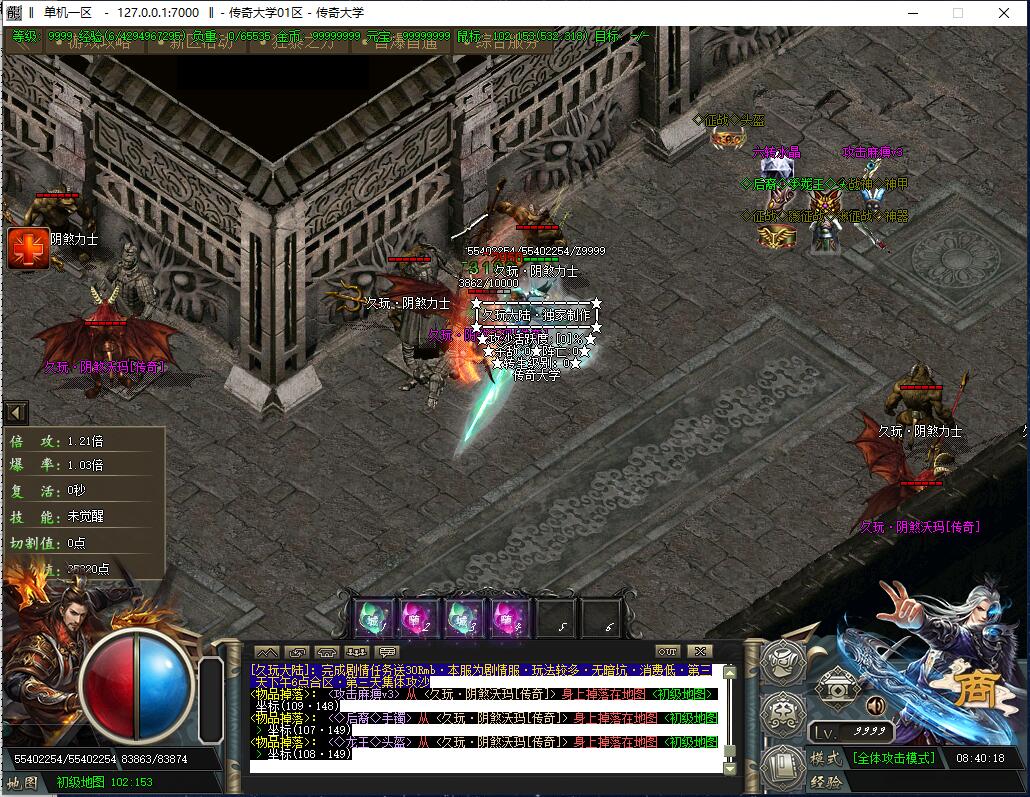Use the pink item in hotbar slot 4
Screen dimensions: 1030x797
pos(507,618)
